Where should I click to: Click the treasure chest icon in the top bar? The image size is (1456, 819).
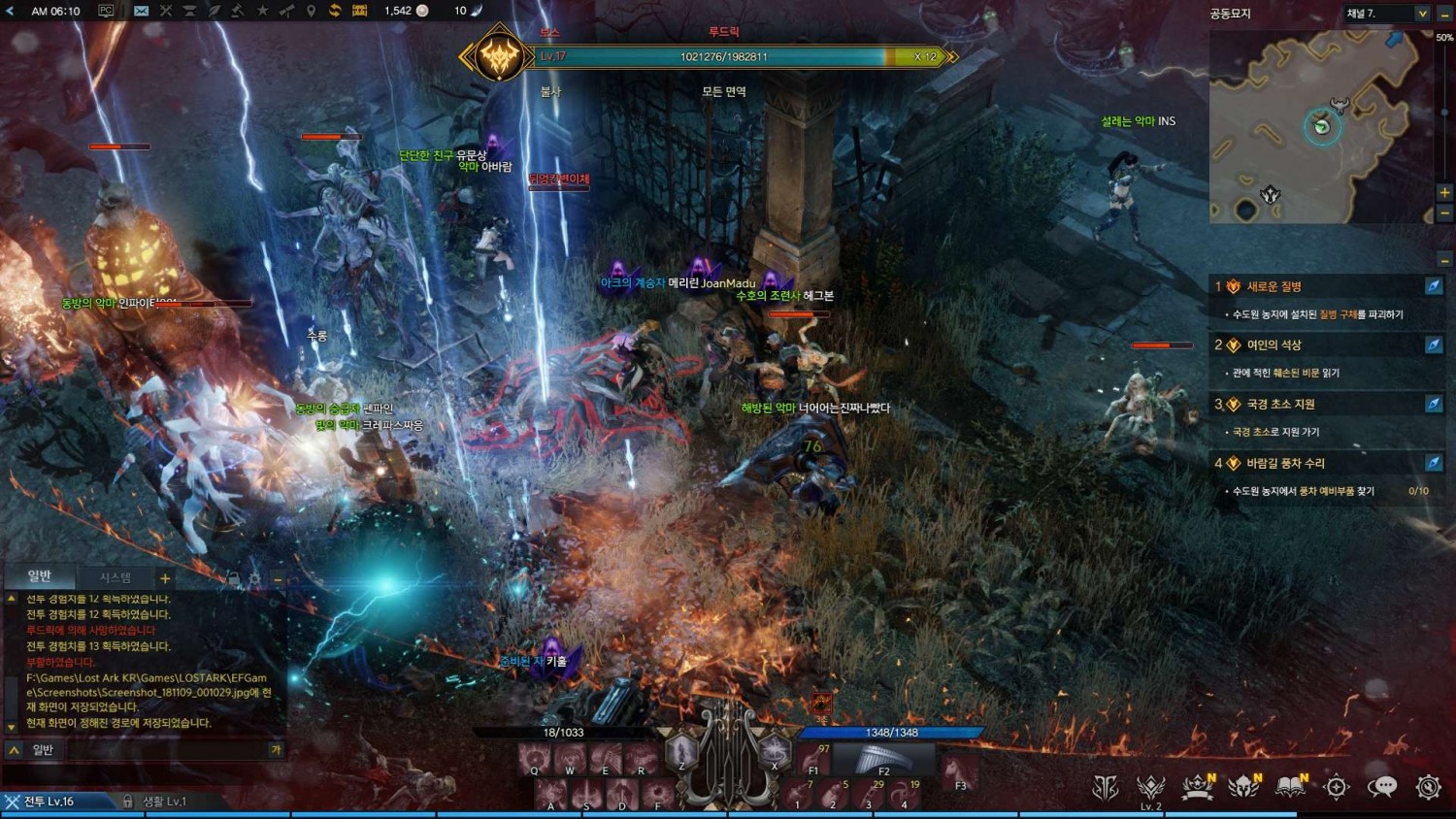pos(358,10)
